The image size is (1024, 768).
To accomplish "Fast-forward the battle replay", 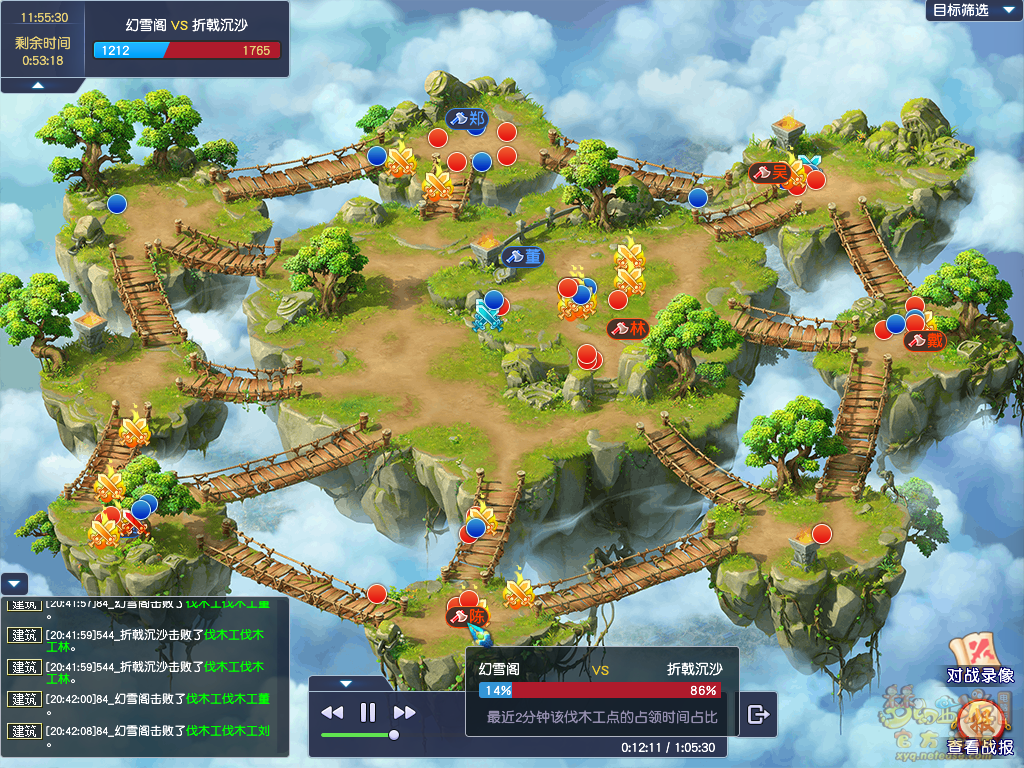I will tap(404, 713).
